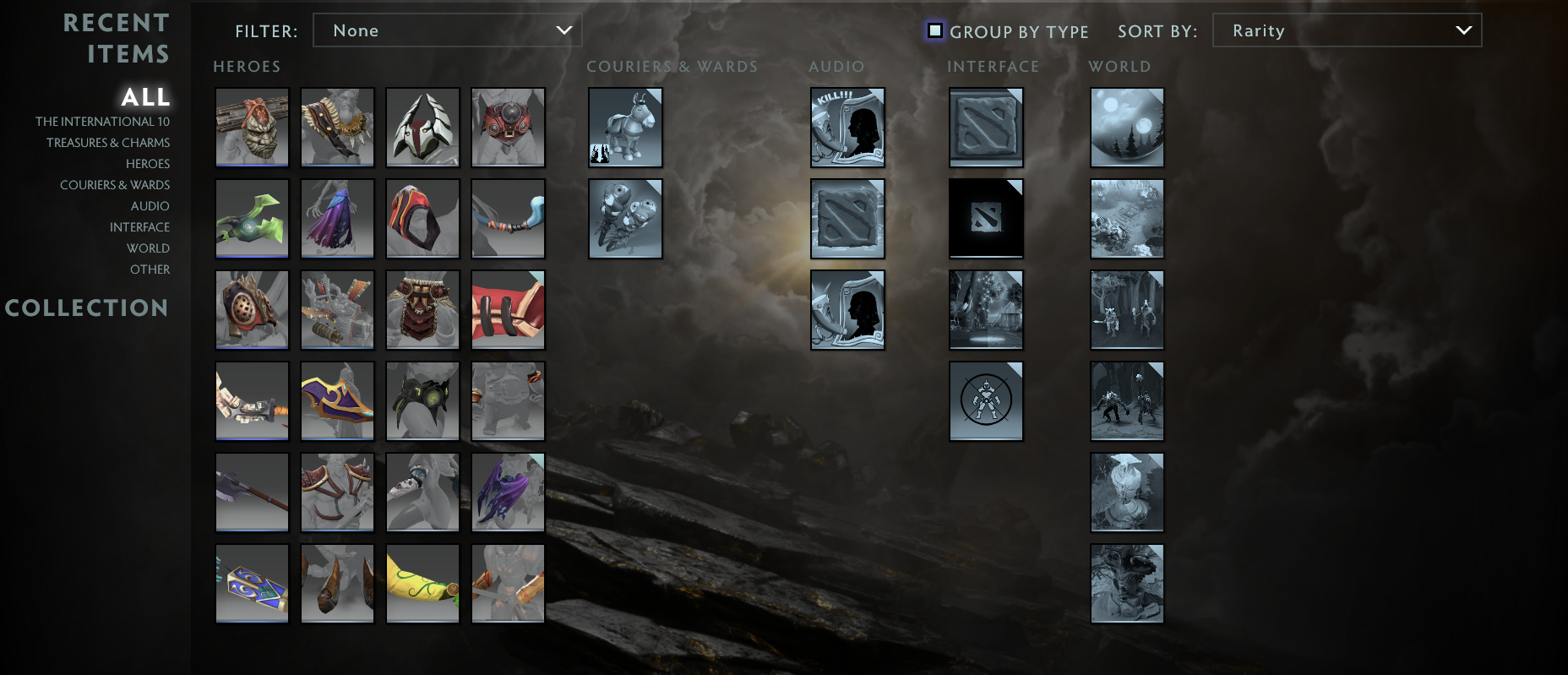Enable the Group By Type checkbox

(x=934, y=30)
